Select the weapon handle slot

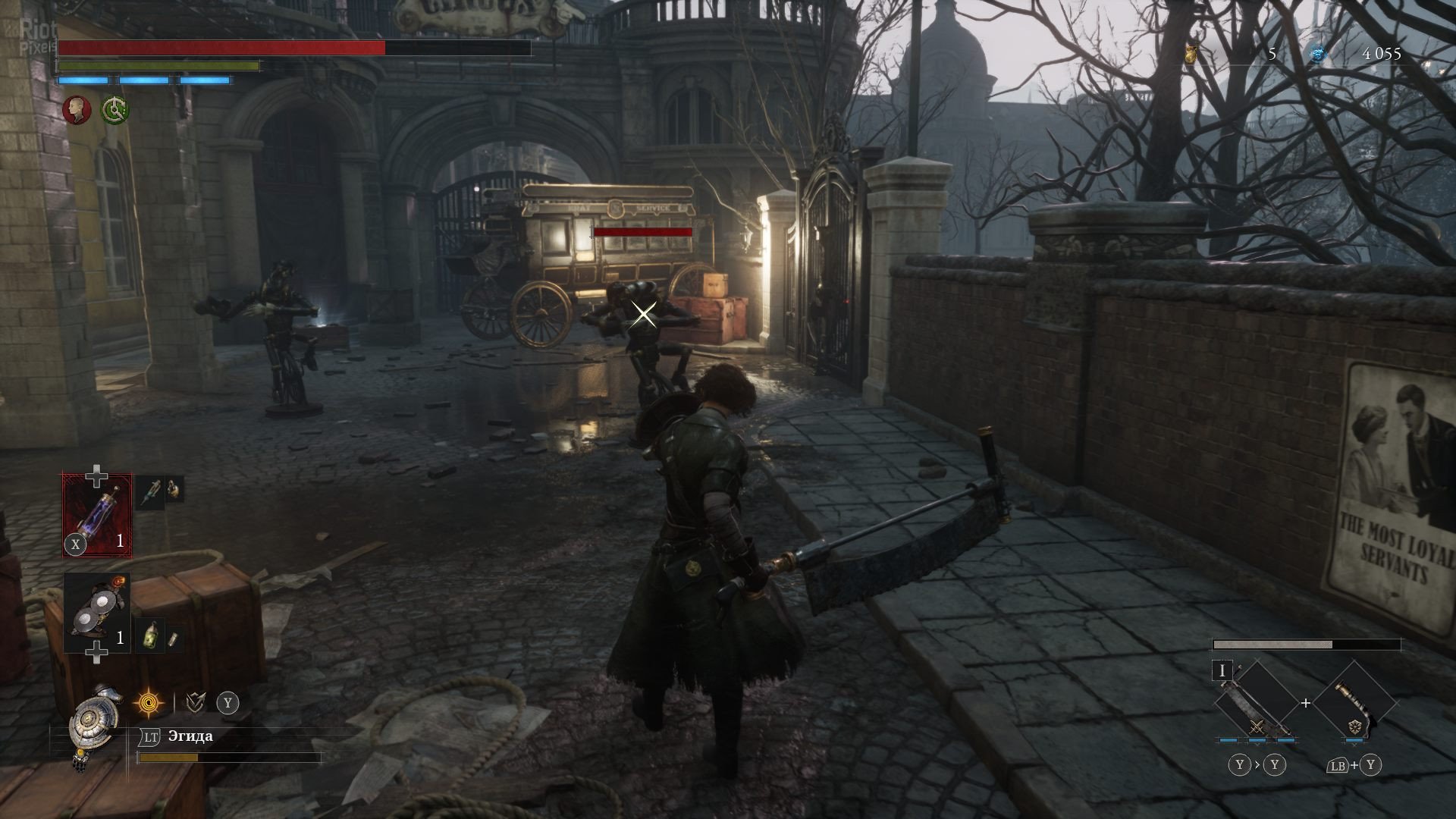tap(1355, 705)
